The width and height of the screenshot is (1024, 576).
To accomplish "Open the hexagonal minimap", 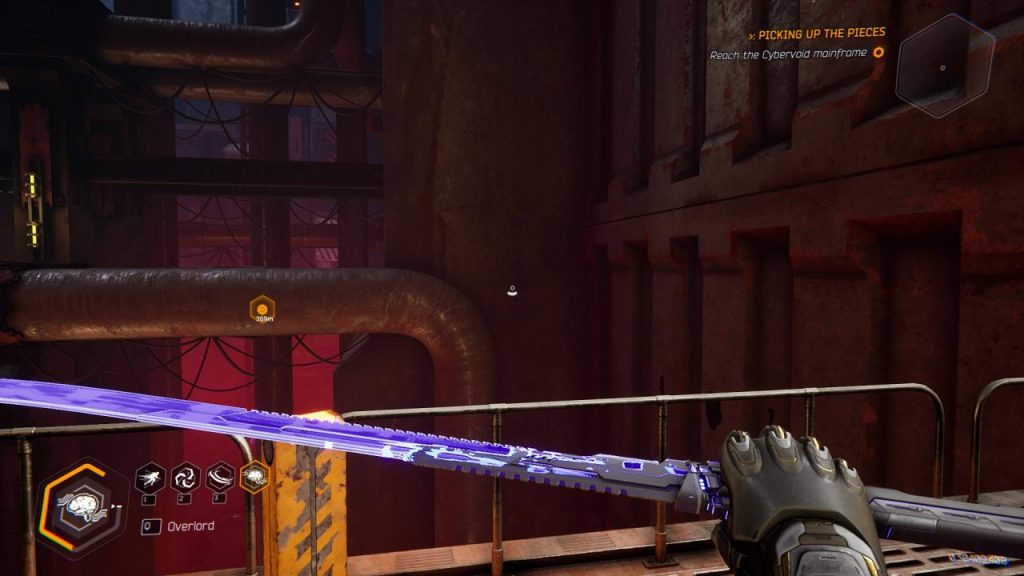I will point(944,66).
